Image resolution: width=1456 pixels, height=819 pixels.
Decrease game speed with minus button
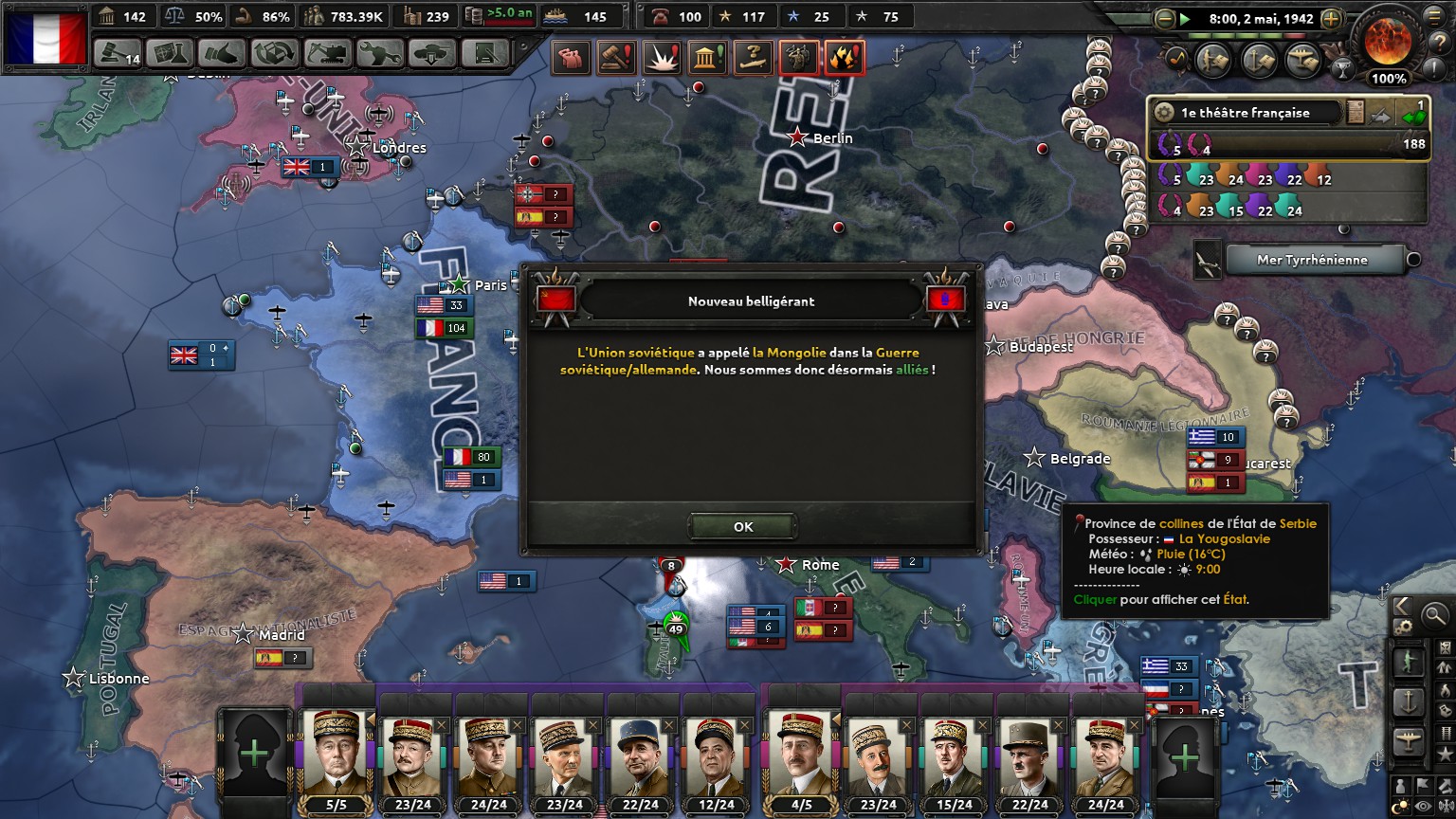[x=1165, y=18]
